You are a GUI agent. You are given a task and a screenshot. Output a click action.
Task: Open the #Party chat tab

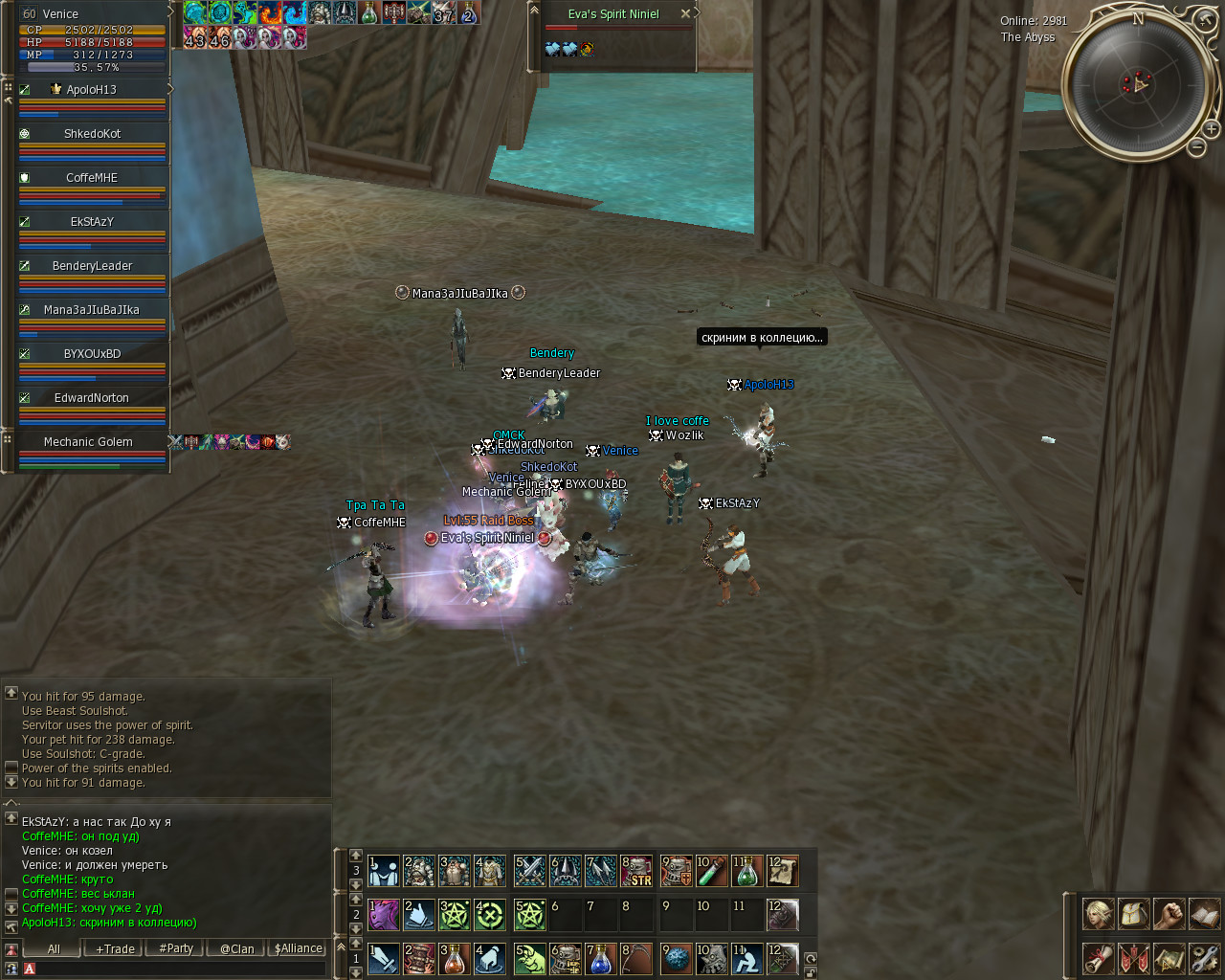[176, 949]
